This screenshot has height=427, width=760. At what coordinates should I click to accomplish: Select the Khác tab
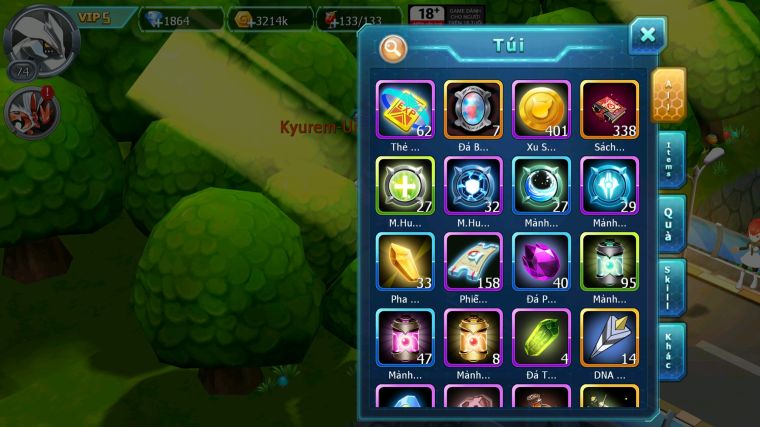pos(671,350)
